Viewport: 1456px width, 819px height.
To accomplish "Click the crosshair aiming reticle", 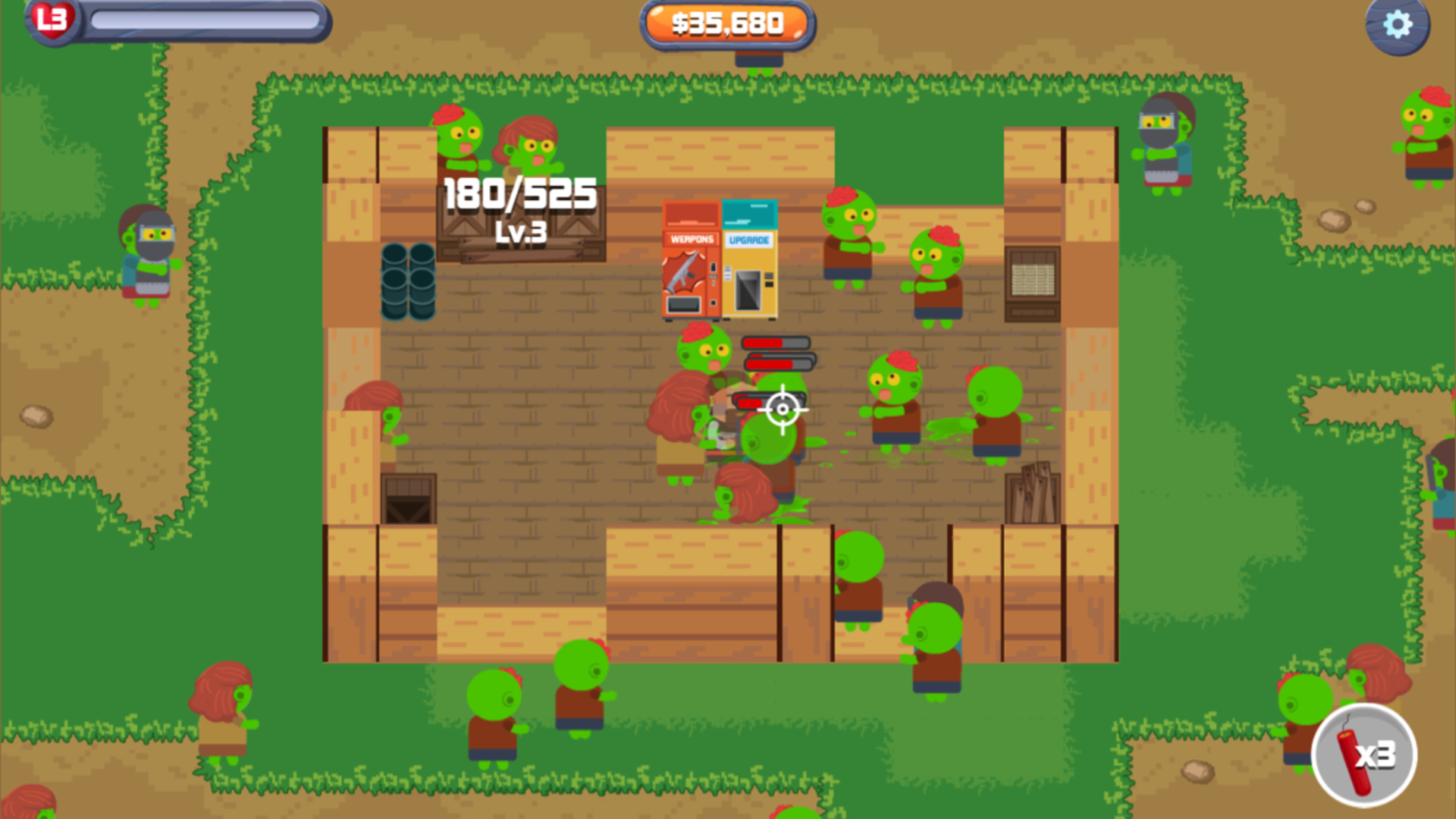I will point(781,410).
